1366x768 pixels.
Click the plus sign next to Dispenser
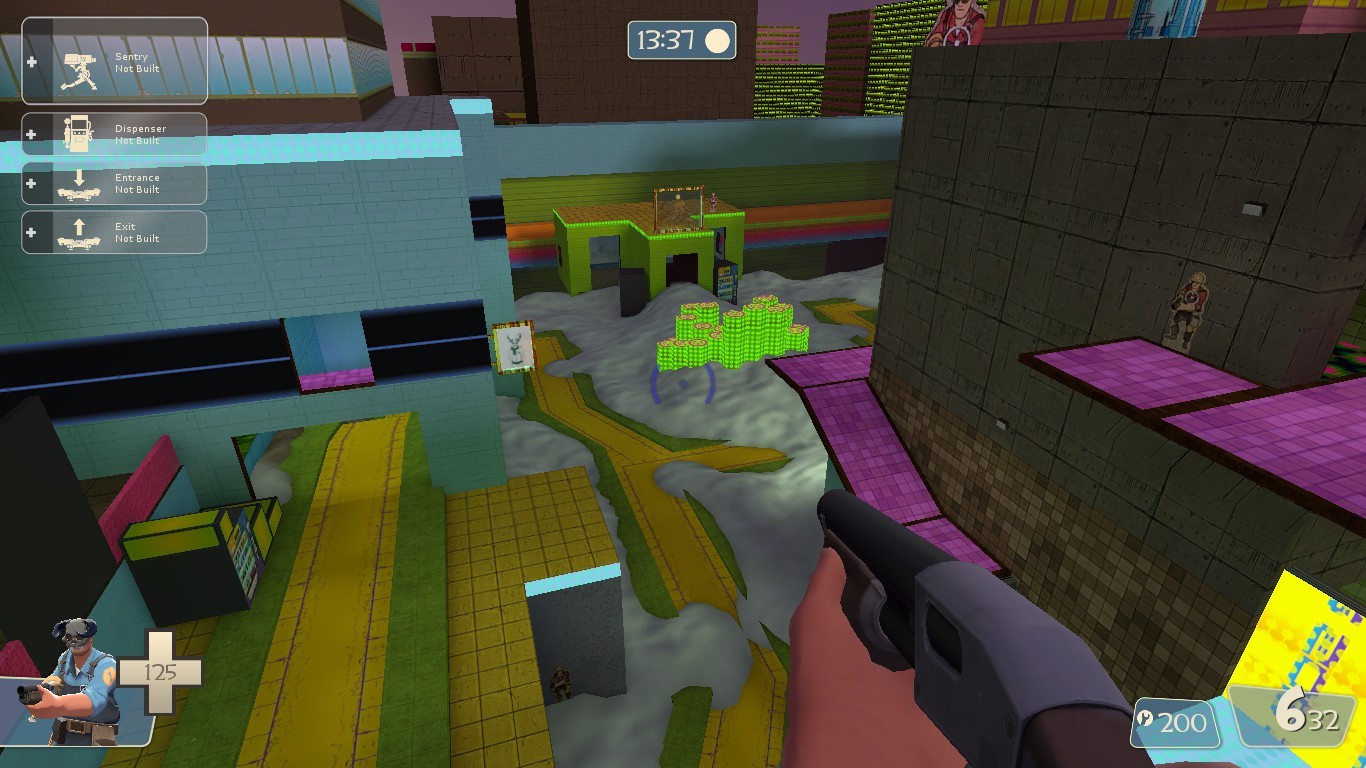point(32,134)
